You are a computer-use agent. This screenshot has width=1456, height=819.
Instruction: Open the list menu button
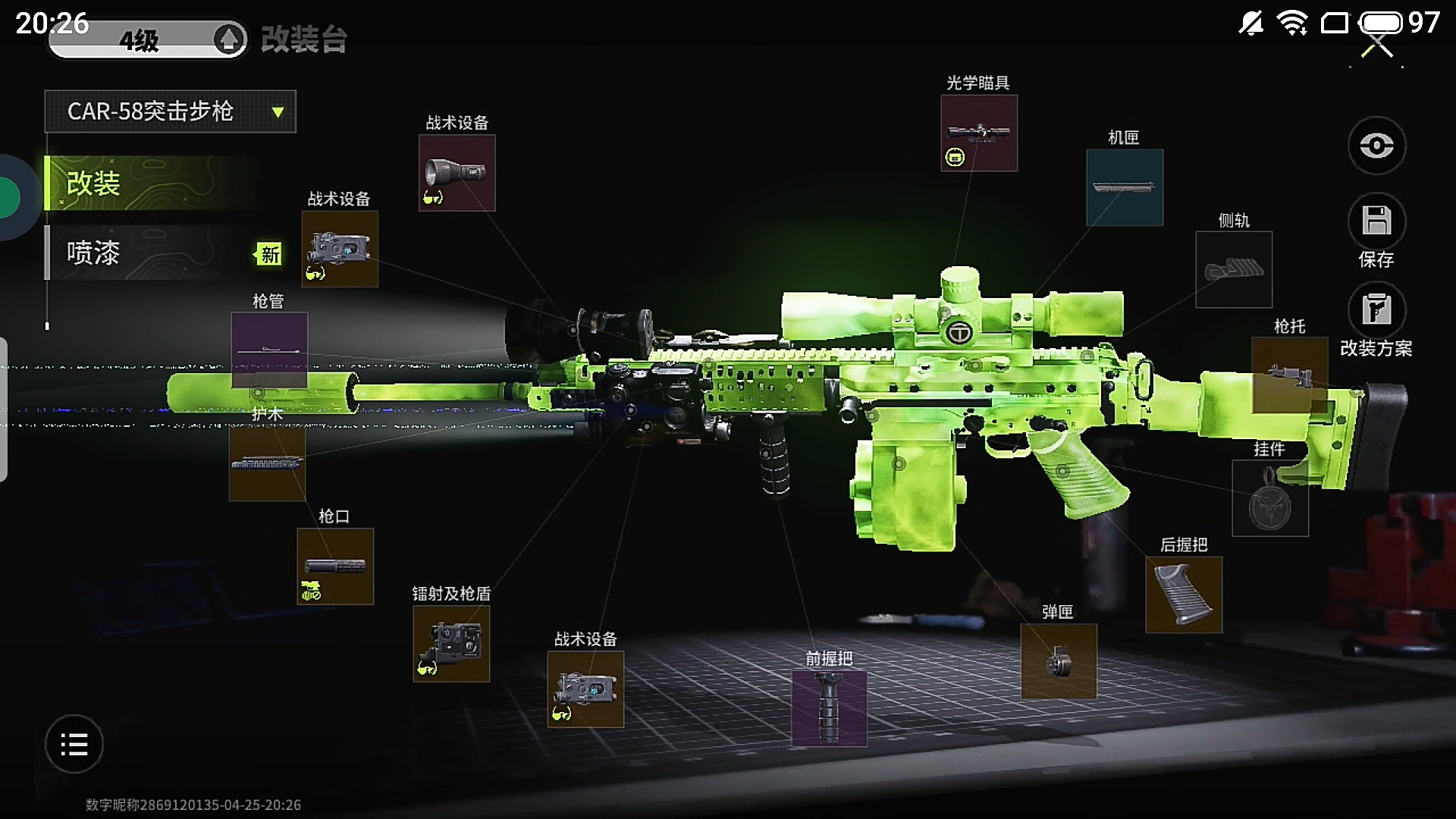pyautogui.click(x=74, y=744)
